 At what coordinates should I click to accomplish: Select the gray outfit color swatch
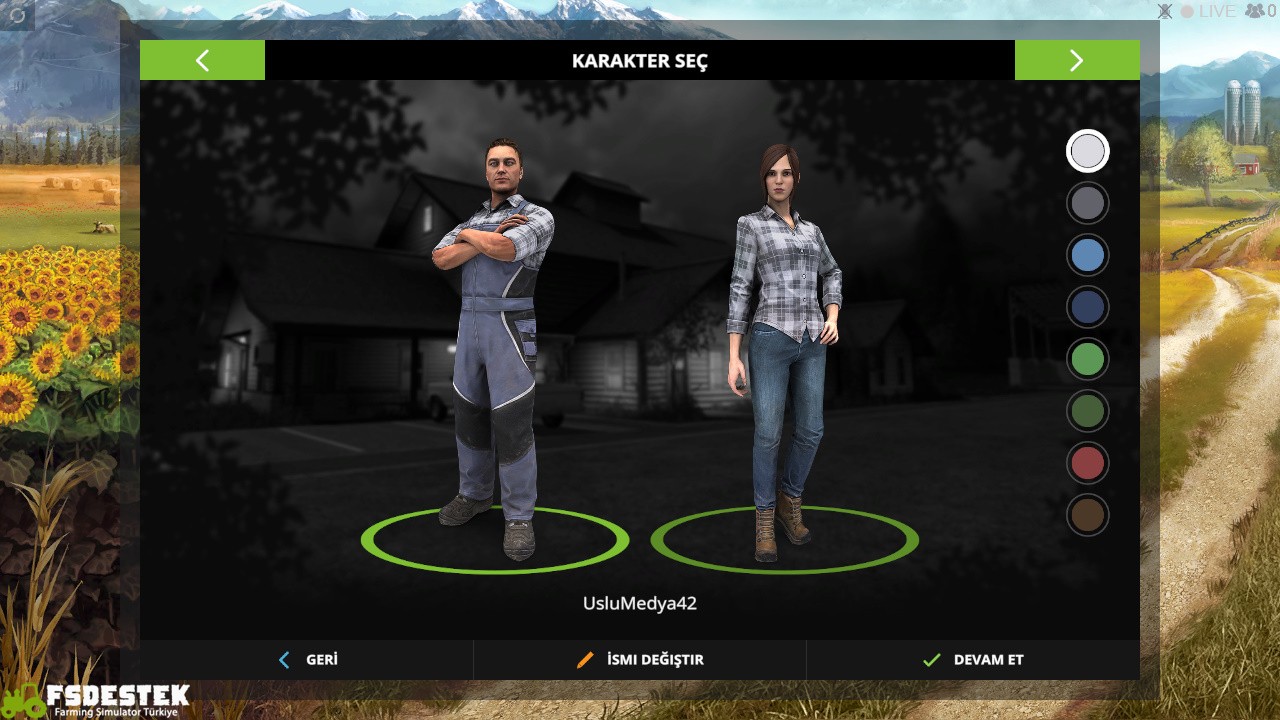point(1087,203)
